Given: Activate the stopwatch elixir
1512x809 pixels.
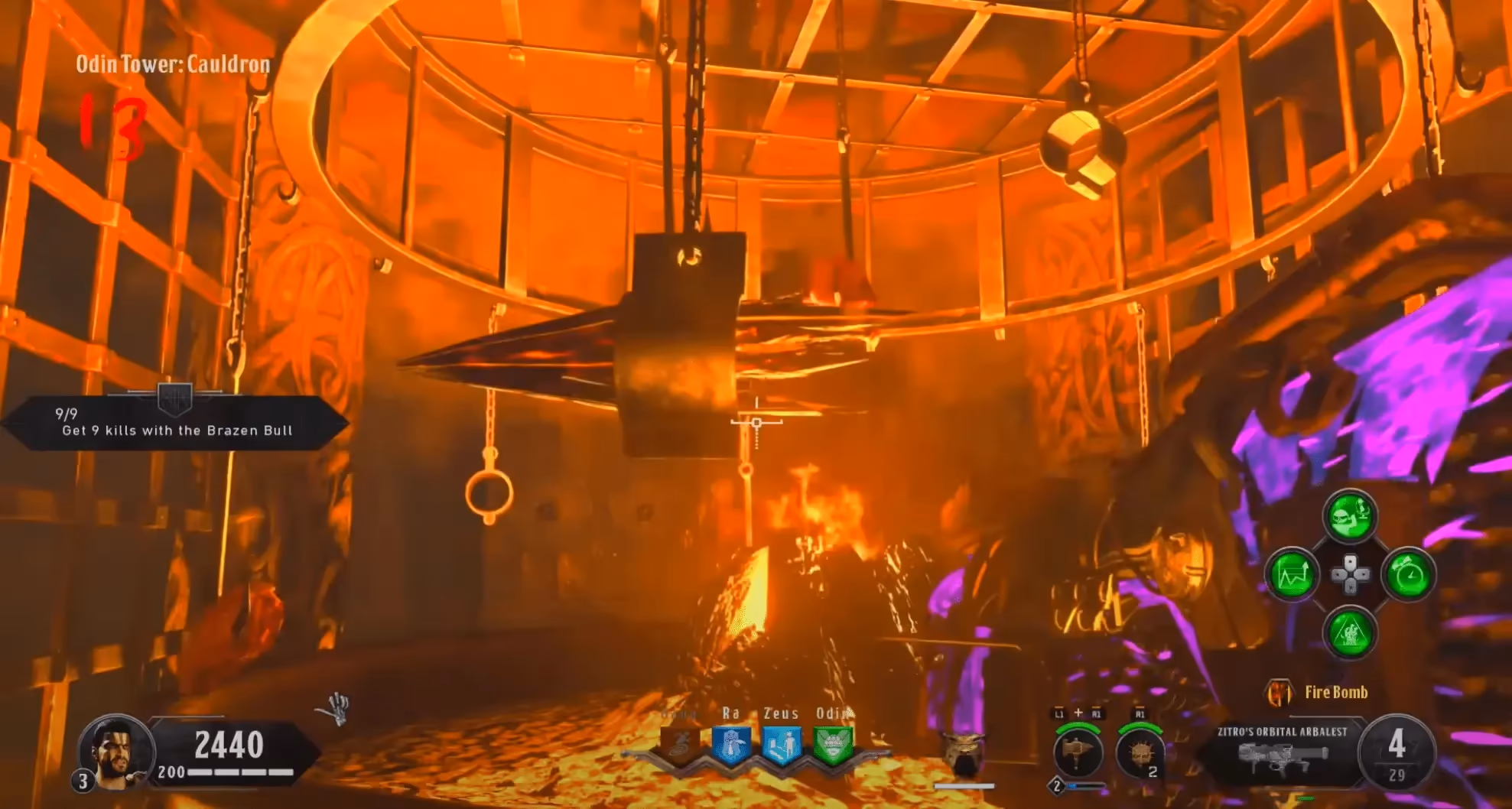Looking at the screenshot, I should coord(1409,575).
